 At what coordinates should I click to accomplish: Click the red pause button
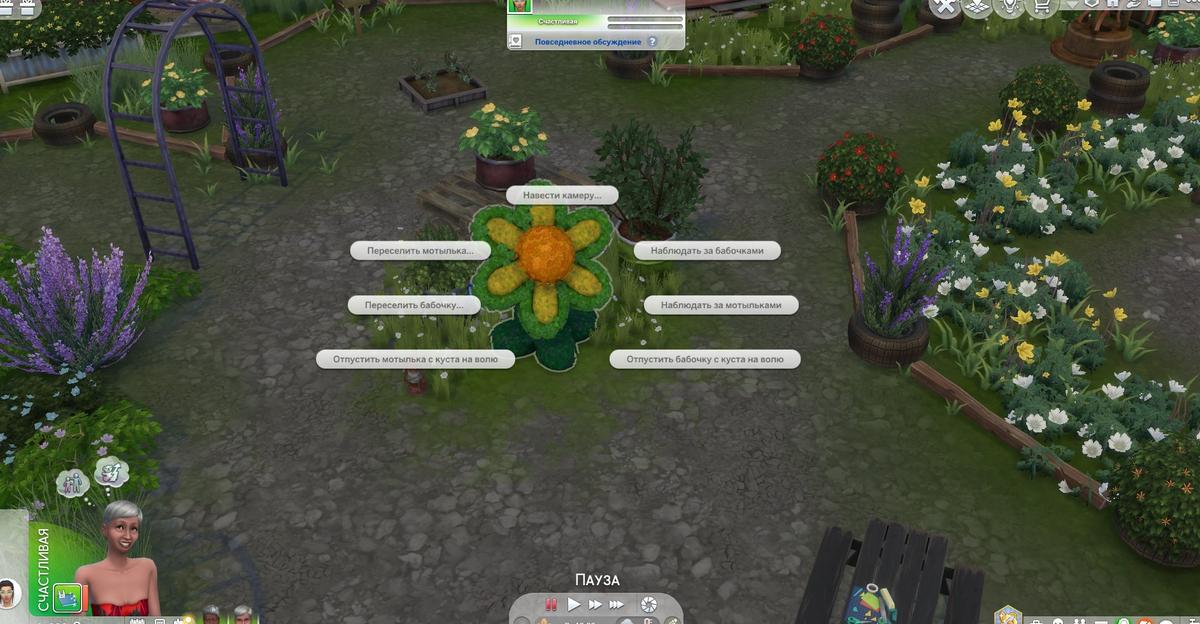pyautogui.click(x=550, y=604)
